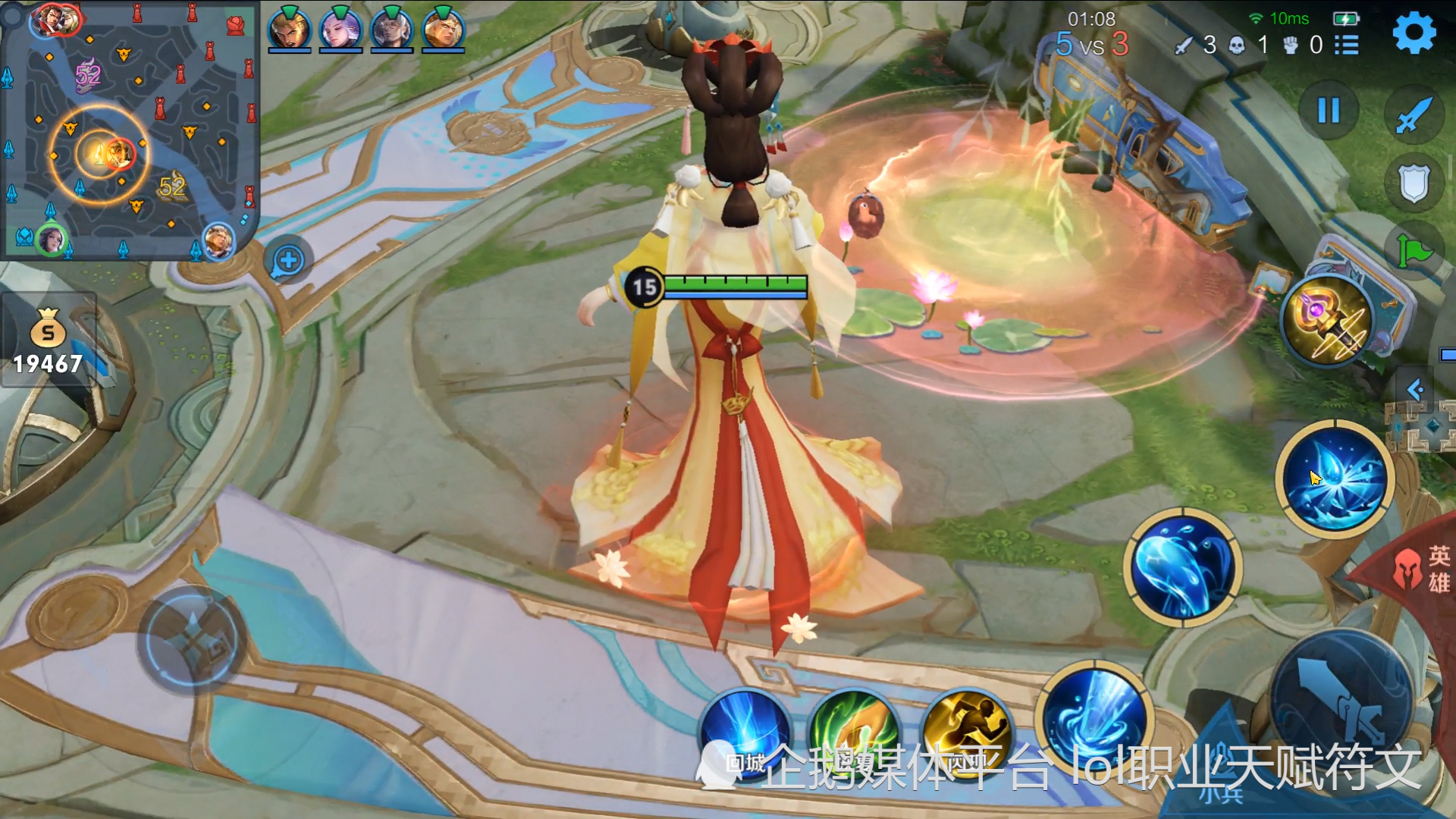Open quick chat with the plus bubble

point(288,261)
